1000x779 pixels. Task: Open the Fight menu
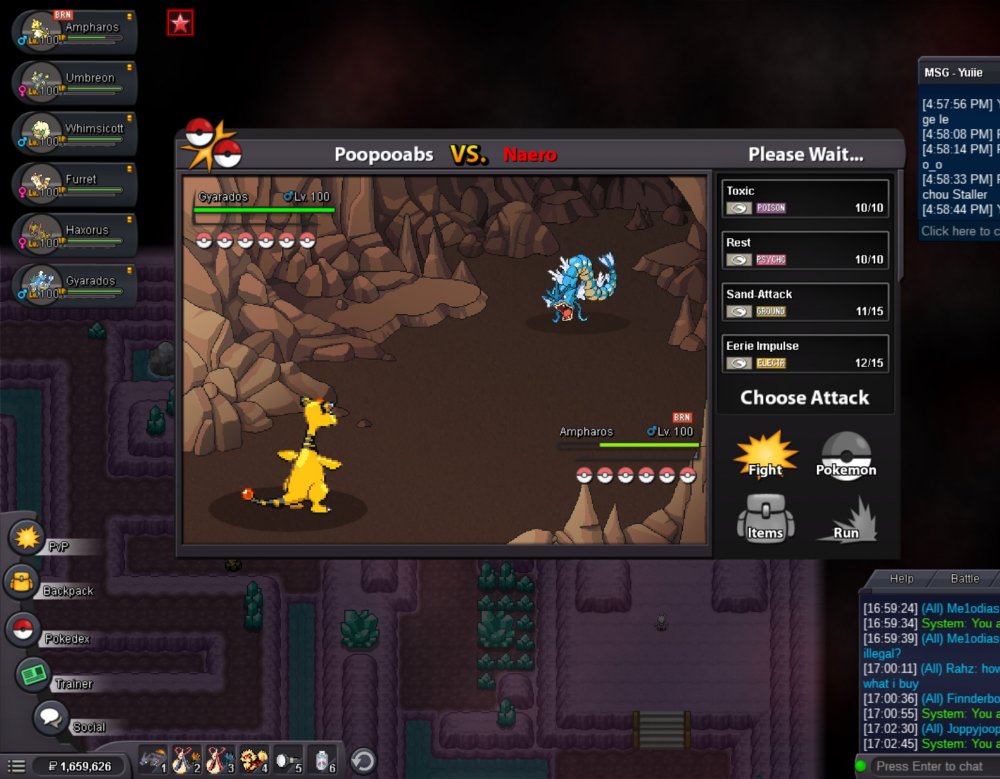coord(765,456)
